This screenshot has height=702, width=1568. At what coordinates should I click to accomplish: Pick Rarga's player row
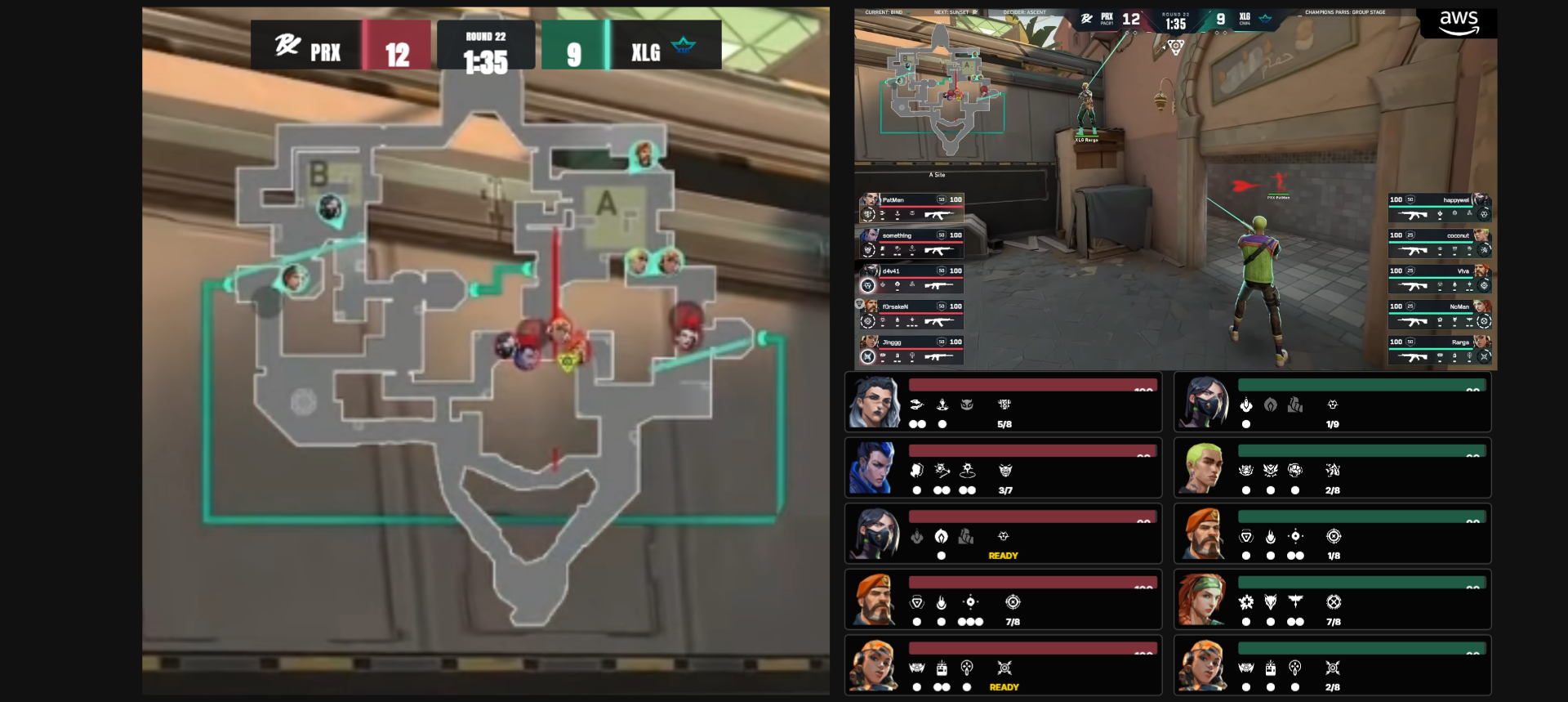tap(1439, 350)
